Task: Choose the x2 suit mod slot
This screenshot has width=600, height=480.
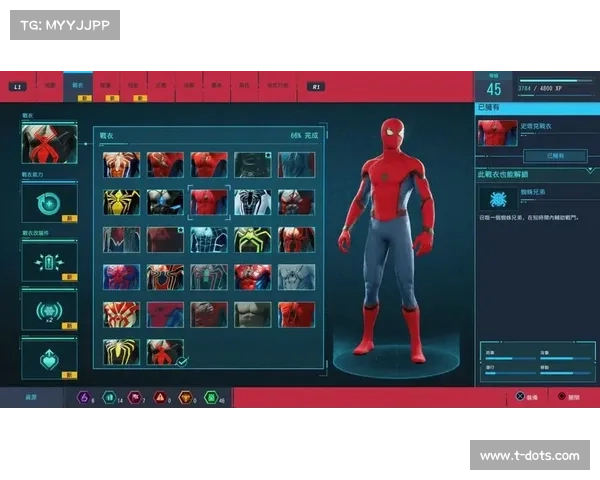Action: pos(49,309)
